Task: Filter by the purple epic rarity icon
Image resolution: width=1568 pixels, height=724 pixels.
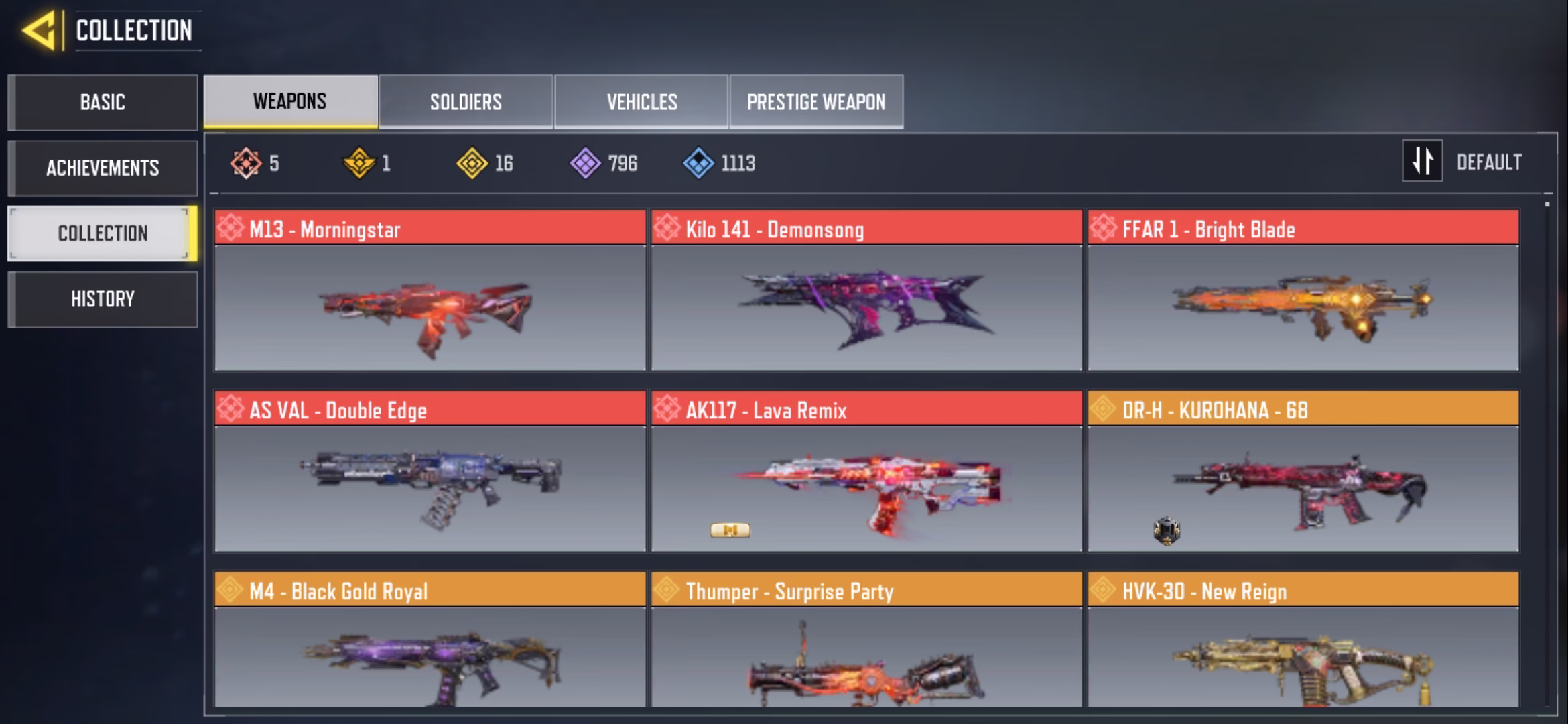Action: pyautogui.click(x=586, y=163)
